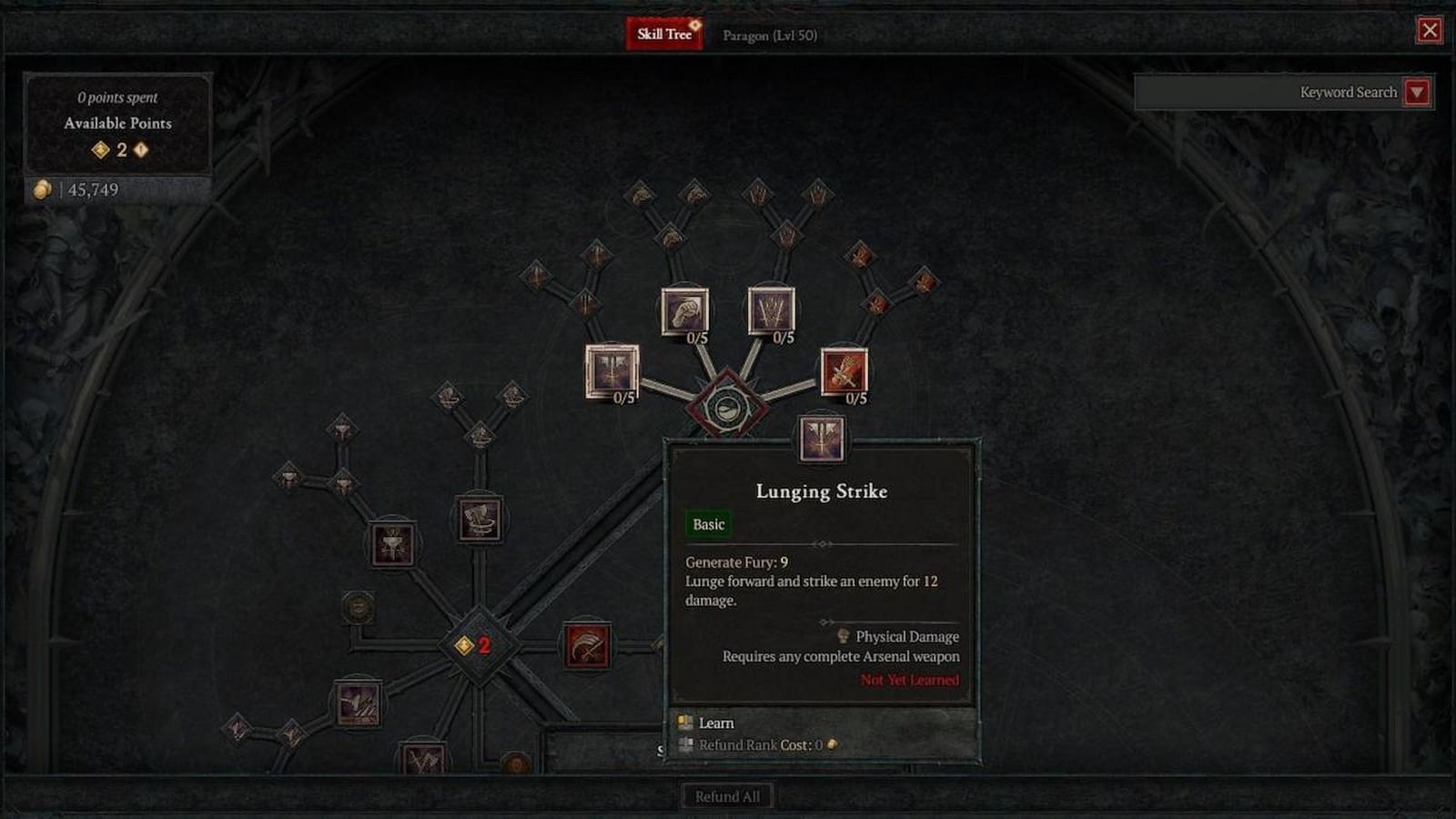
Task: Click the Lunging Strike icon above the tooltip
Action: click(821, 440)
